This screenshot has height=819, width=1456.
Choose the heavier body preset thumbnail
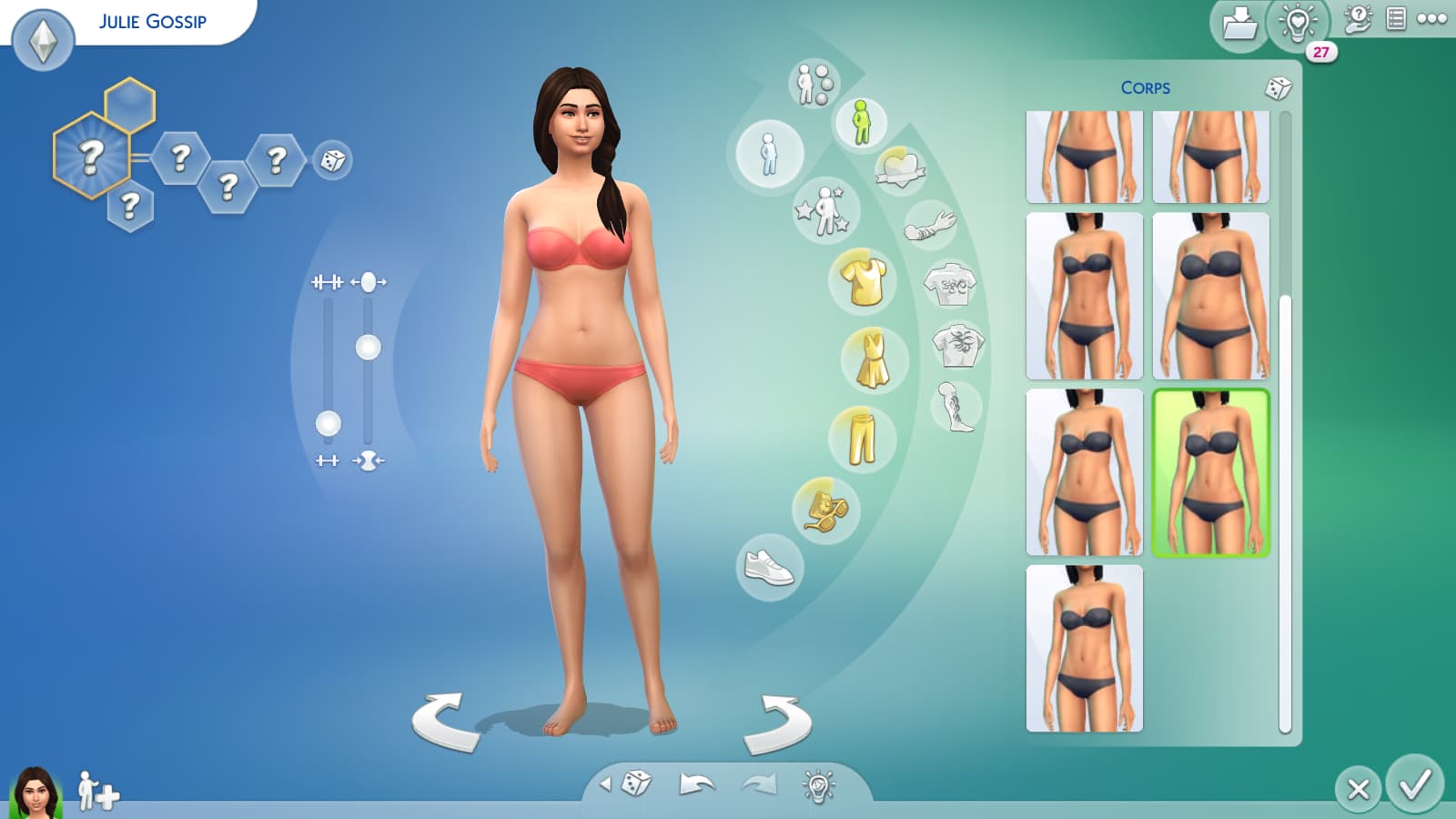[x=1210, y=296]
